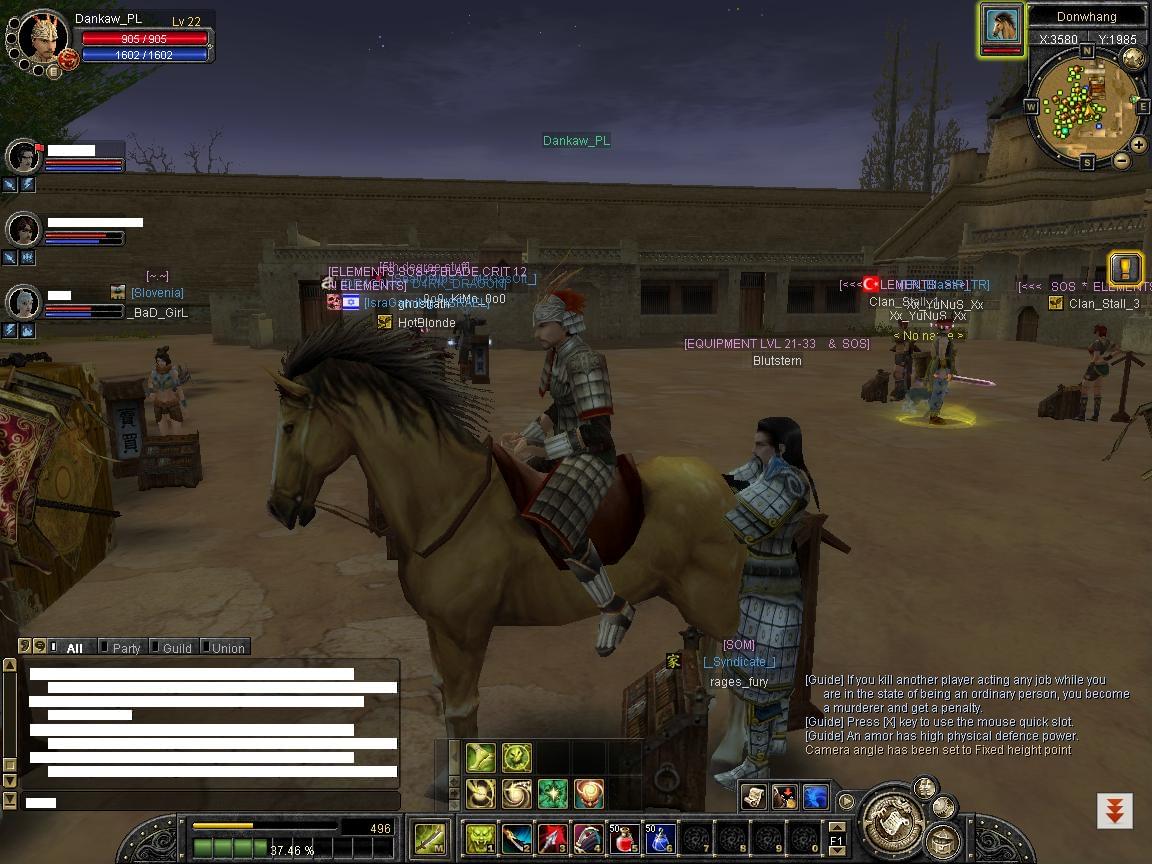Use the red health potion slot
This screenshot has width=1152, height=864.
[625, 838]
